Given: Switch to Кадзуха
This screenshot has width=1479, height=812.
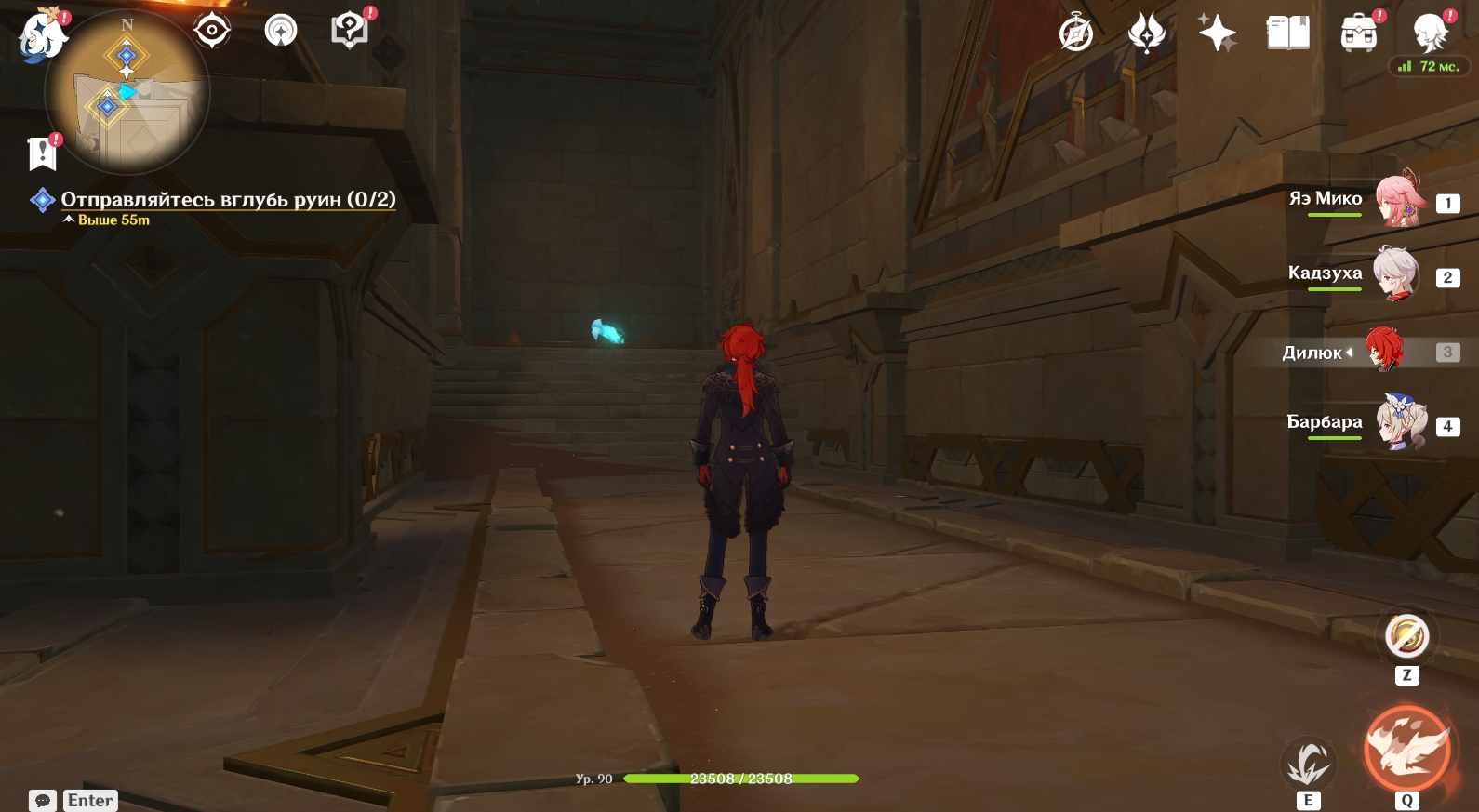Looking at the screenshot, I should 1395,274.
